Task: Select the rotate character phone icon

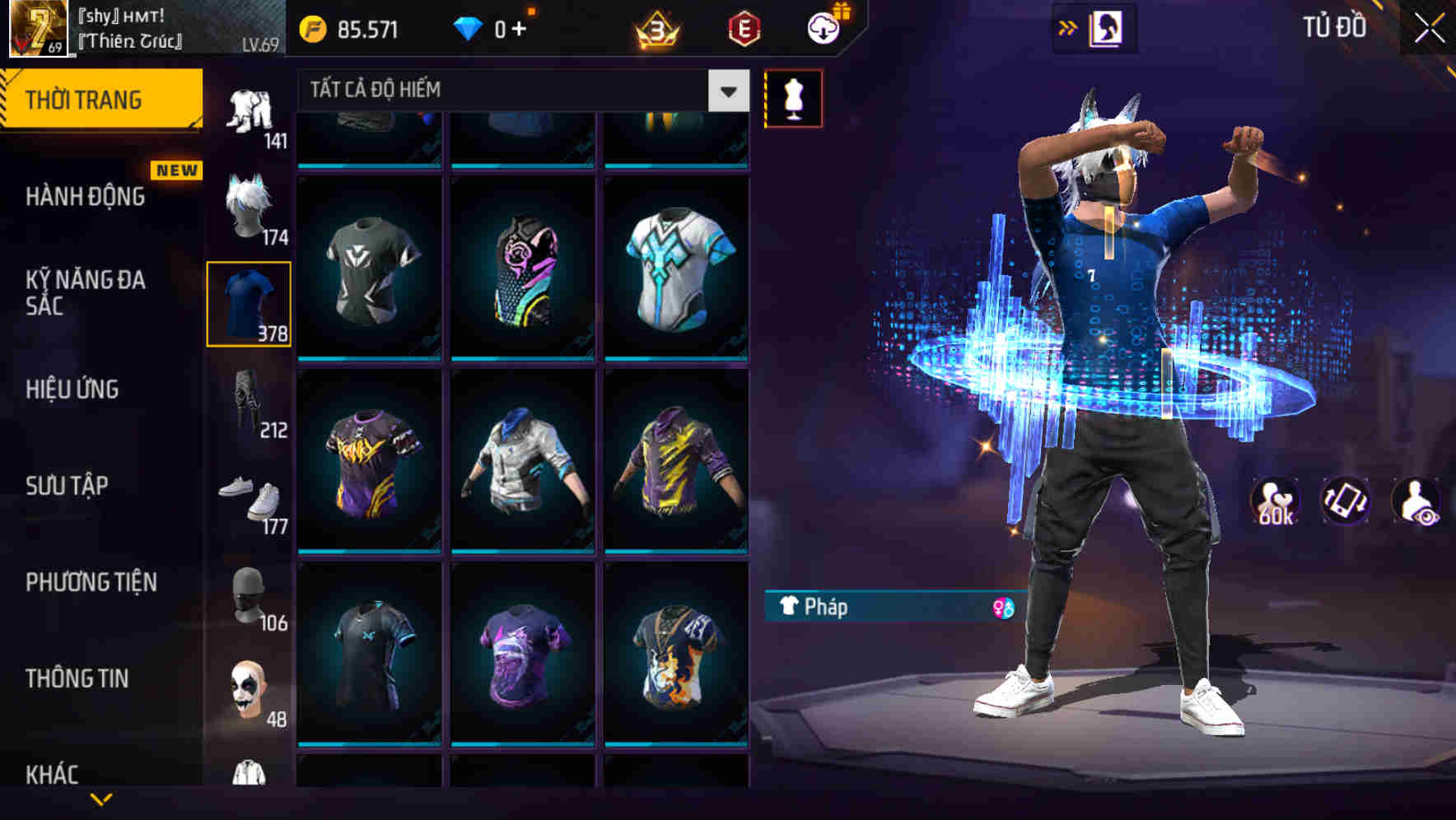Action: pos(1346,499)
